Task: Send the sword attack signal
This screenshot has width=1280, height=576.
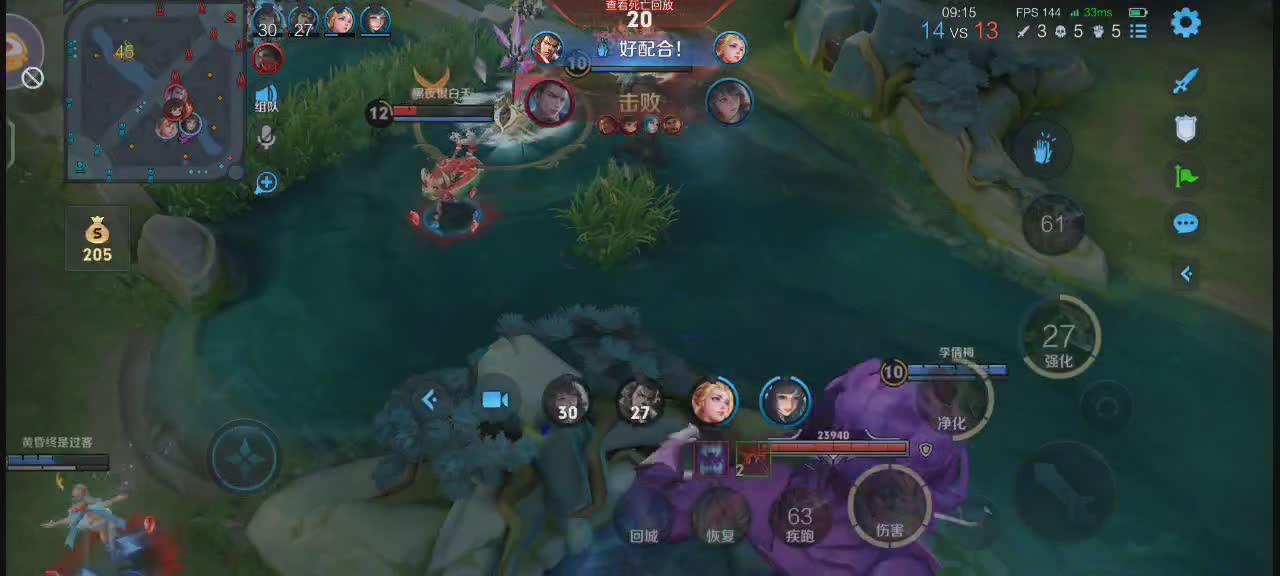Action: coord(1186,81)
